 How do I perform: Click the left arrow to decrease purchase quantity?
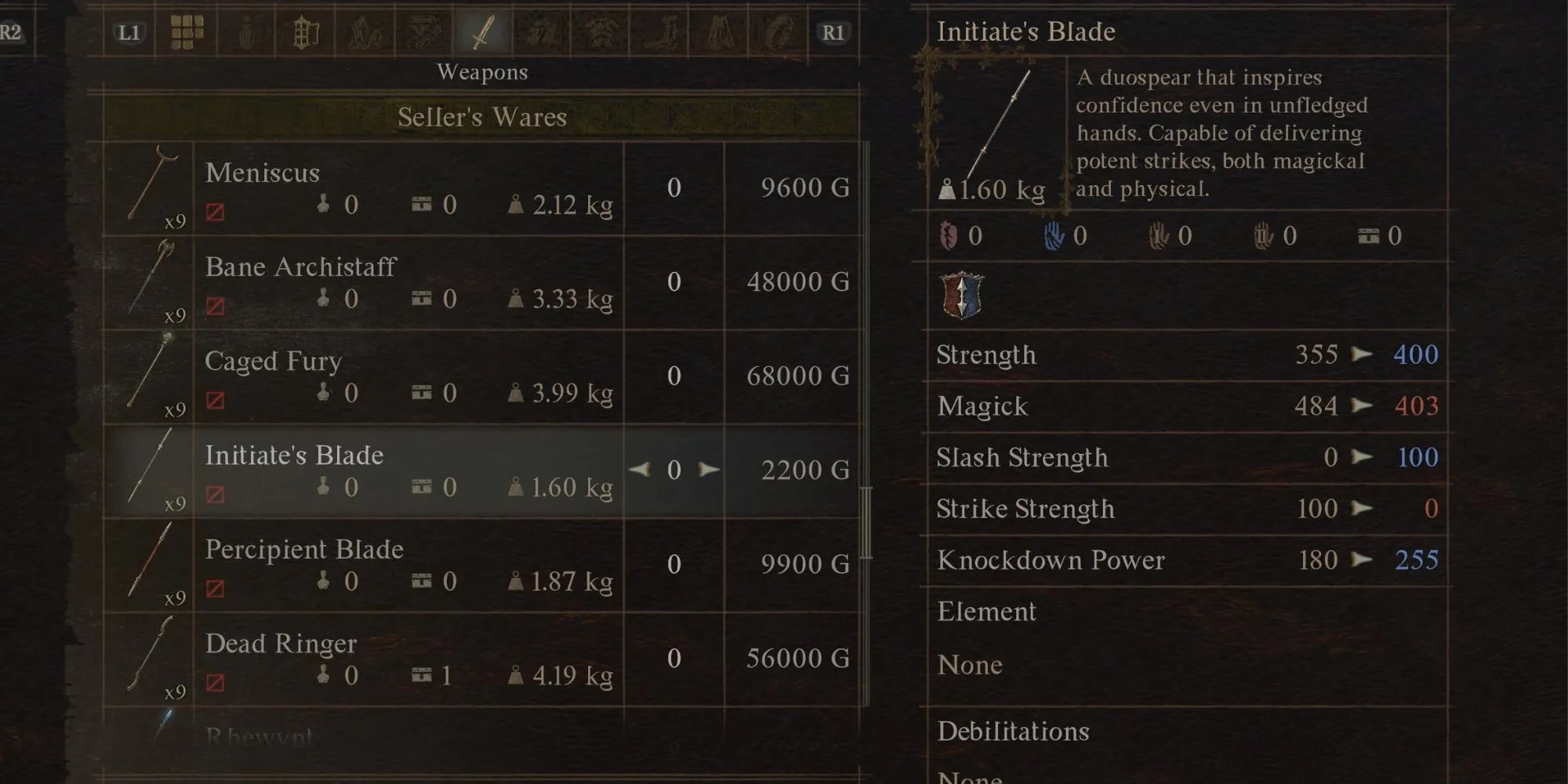(641, 469)
